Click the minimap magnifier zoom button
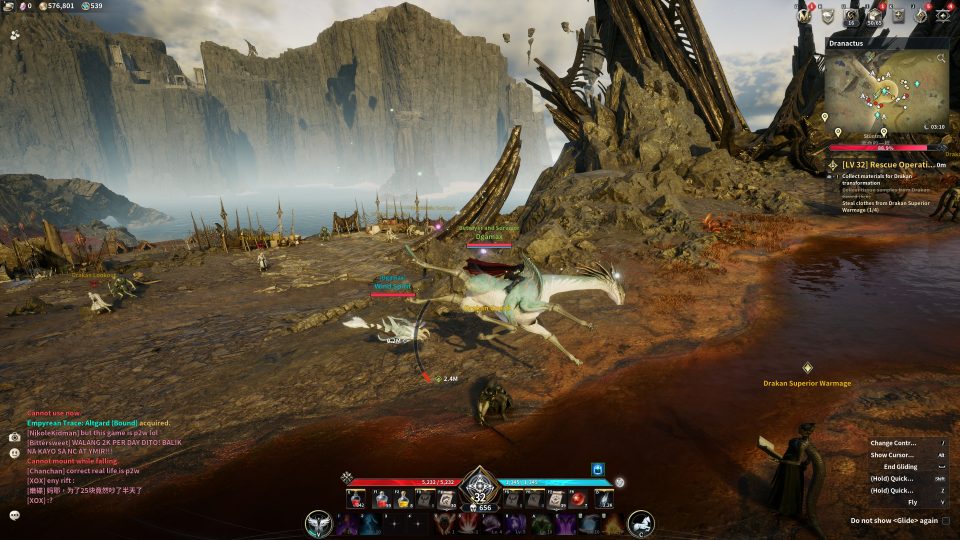960x540 pixels. pos(941,59)
